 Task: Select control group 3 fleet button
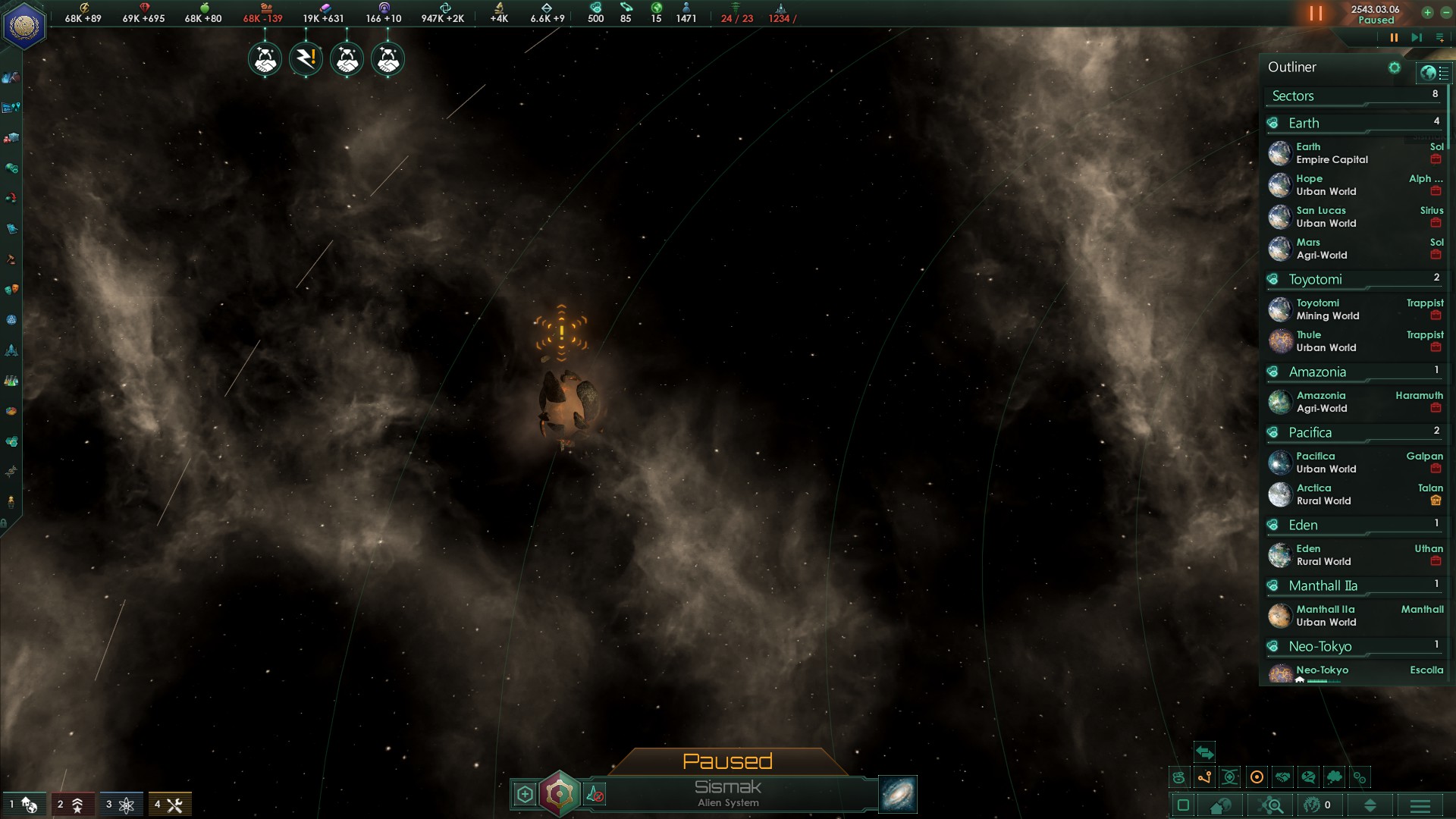click(120, 805)
